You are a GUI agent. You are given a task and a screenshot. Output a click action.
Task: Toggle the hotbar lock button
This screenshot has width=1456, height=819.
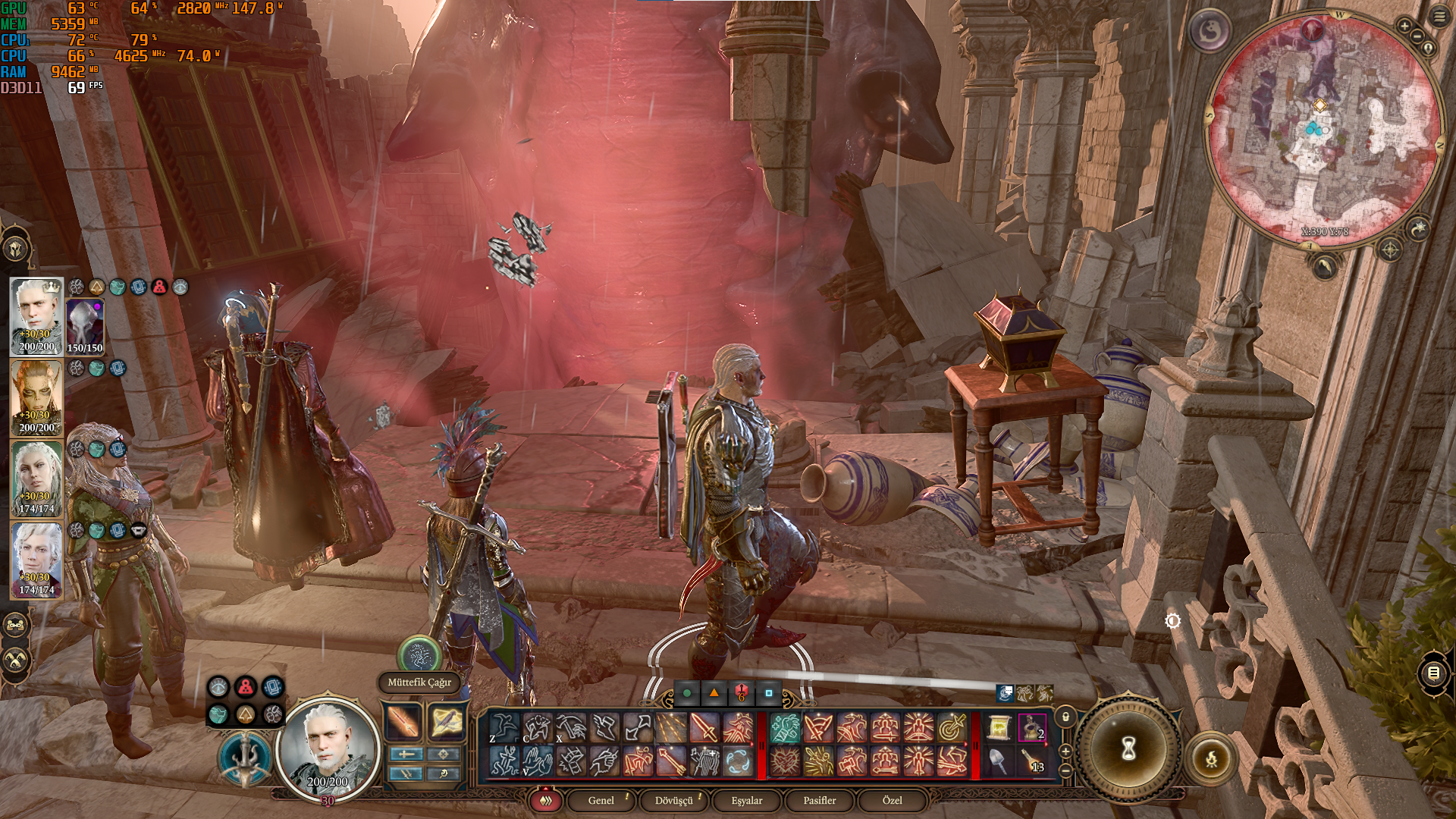pyautogui.click(x=1065, y=717)
